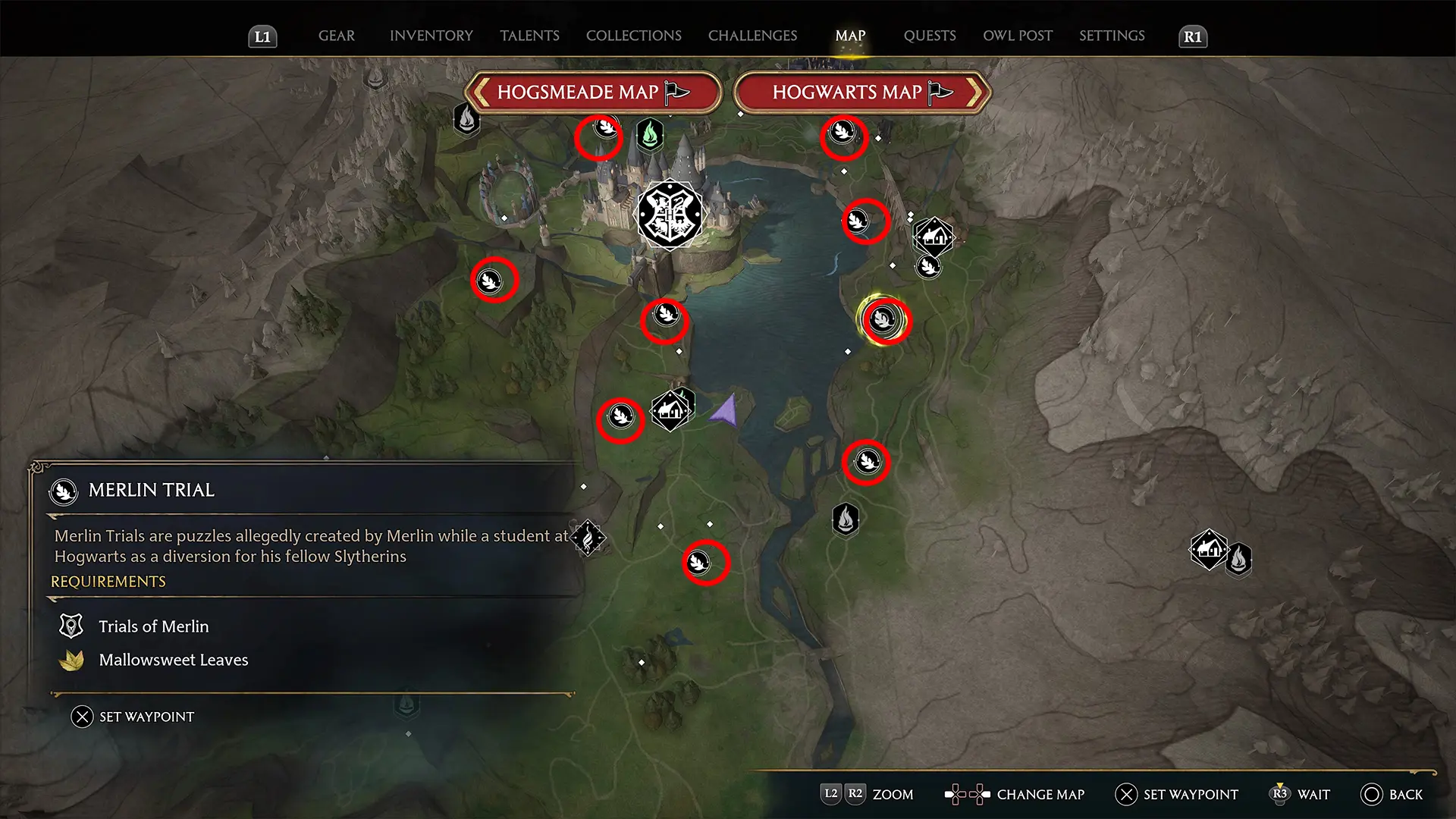Switch to the Quests tab
Viewport: 1456px width, 819px height.
pyautogui.click(x=929, y=36)
